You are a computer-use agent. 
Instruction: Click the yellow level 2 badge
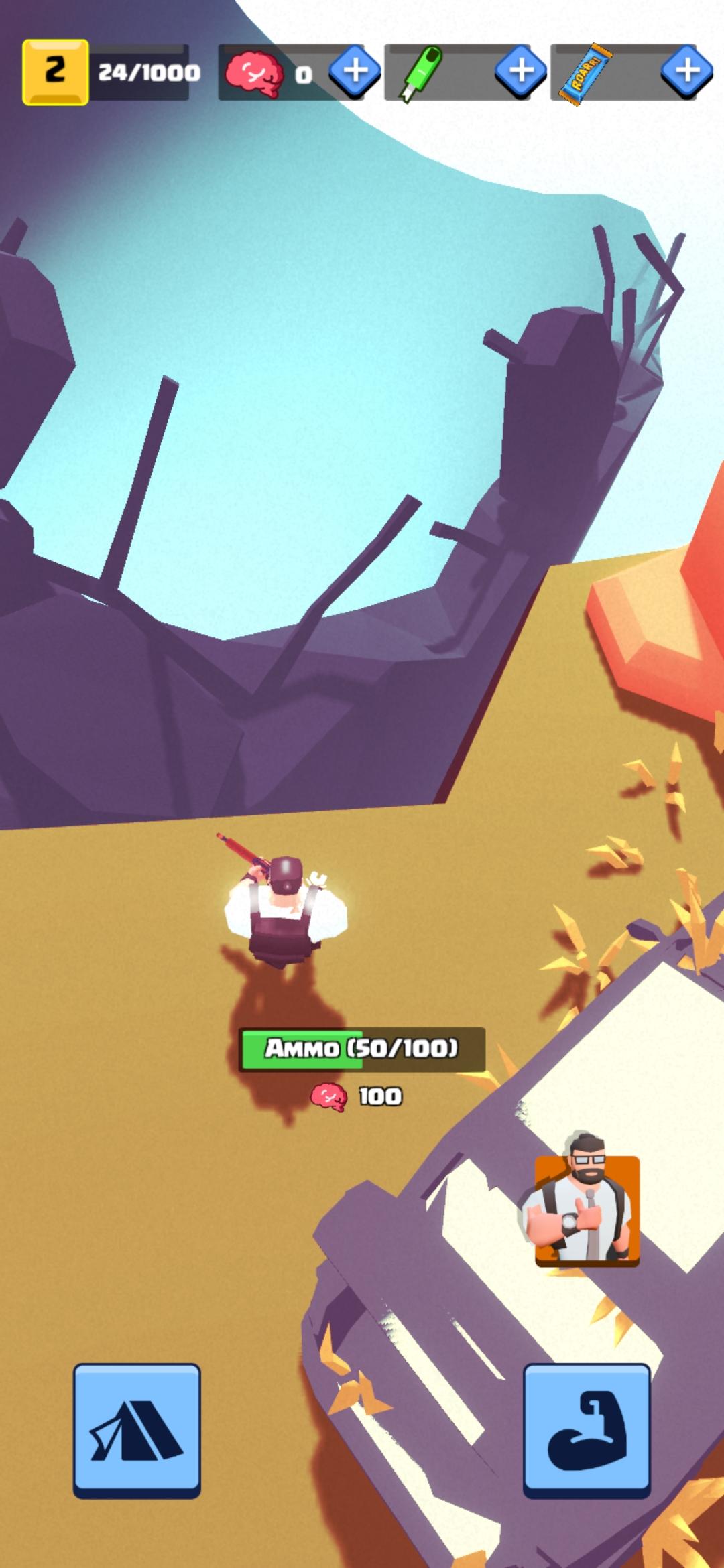(56, 72)
